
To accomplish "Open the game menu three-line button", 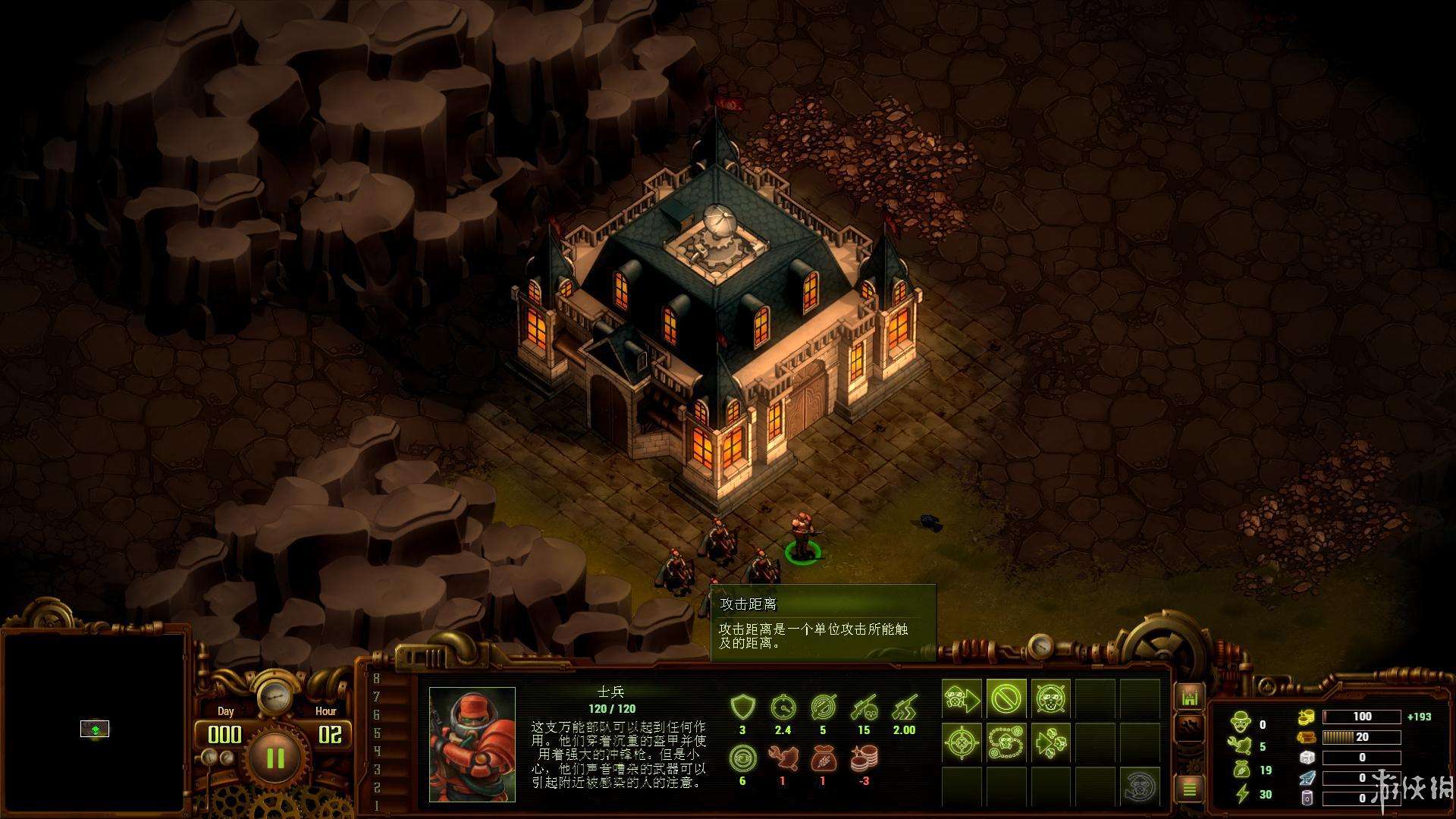I will click(1189, 790).
